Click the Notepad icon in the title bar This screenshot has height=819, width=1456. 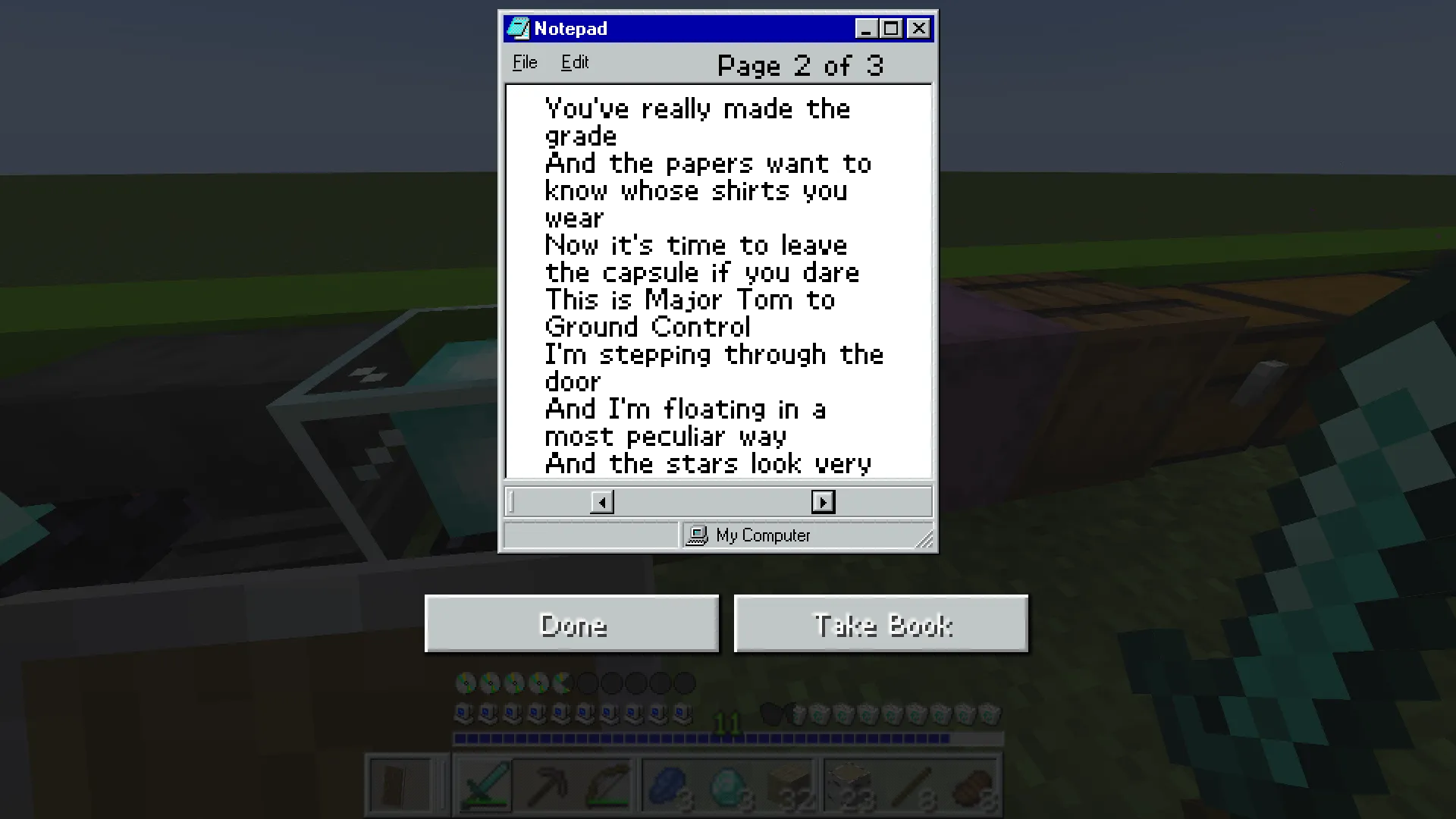[x=519, y=28]
